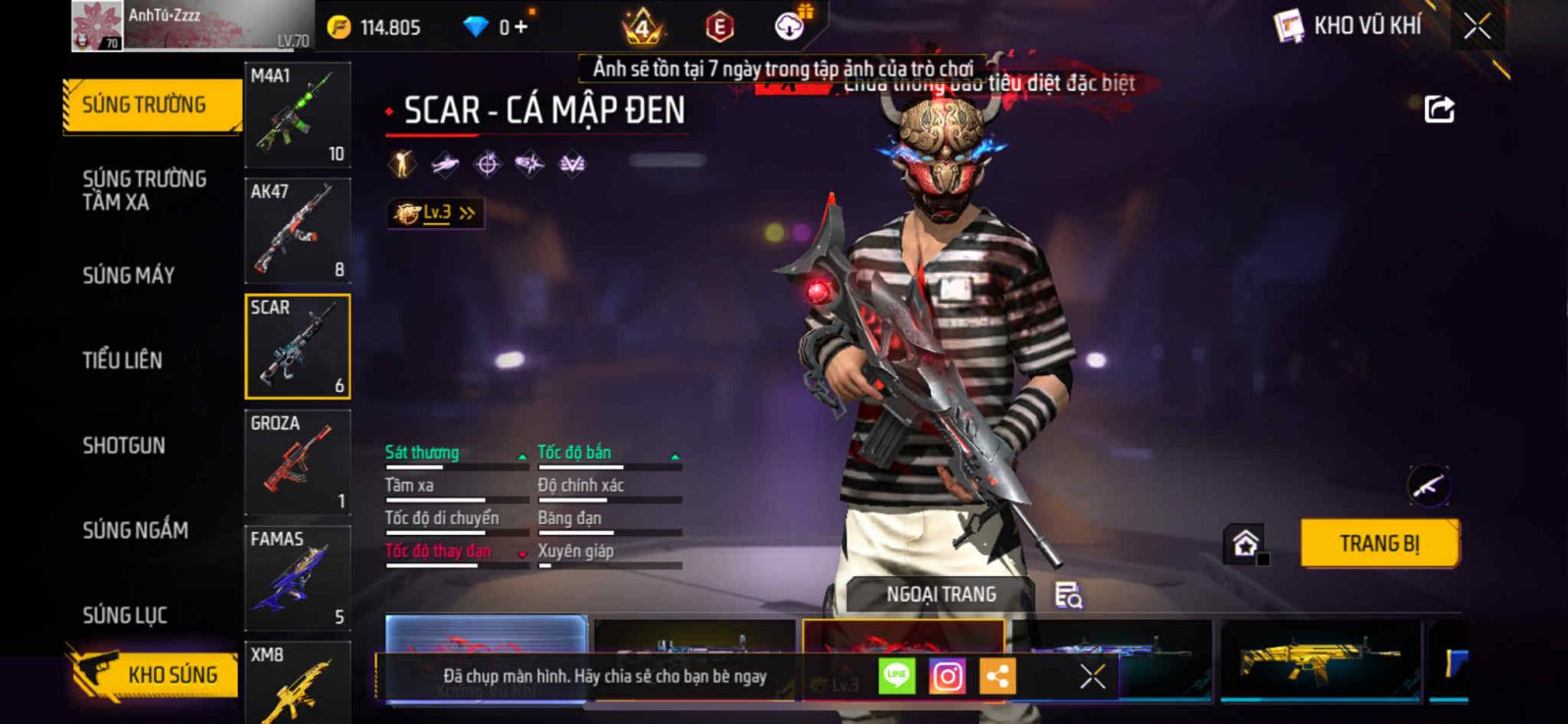
Task: Choose the Tiểu Liên category
Action: 122,361
